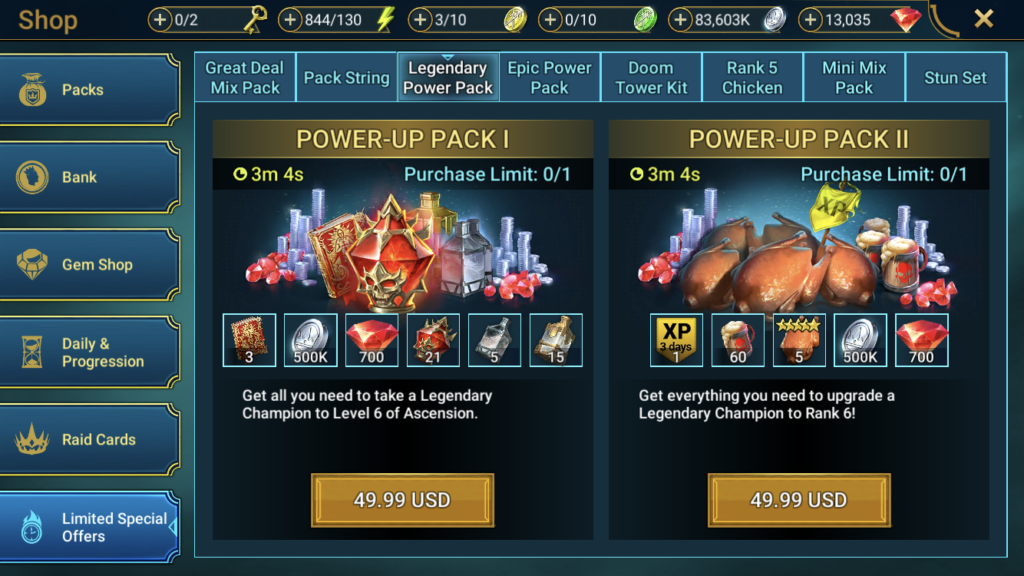This screenshot has width=1024, height=576.
Task: Close the Shop window
Action: point(984,19)
